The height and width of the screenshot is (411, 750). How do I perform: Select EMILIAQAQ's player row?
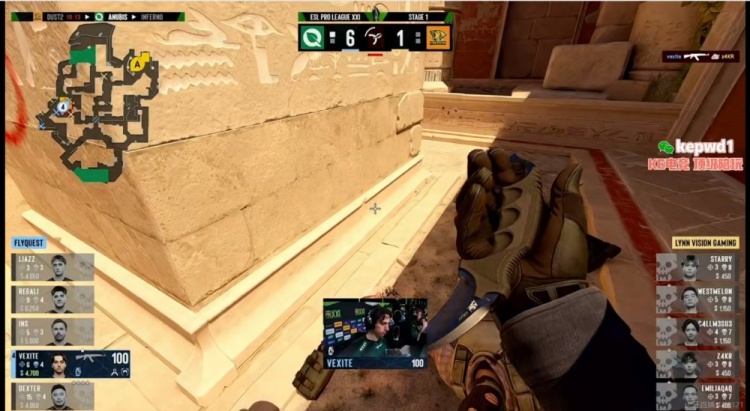point(697,394)
